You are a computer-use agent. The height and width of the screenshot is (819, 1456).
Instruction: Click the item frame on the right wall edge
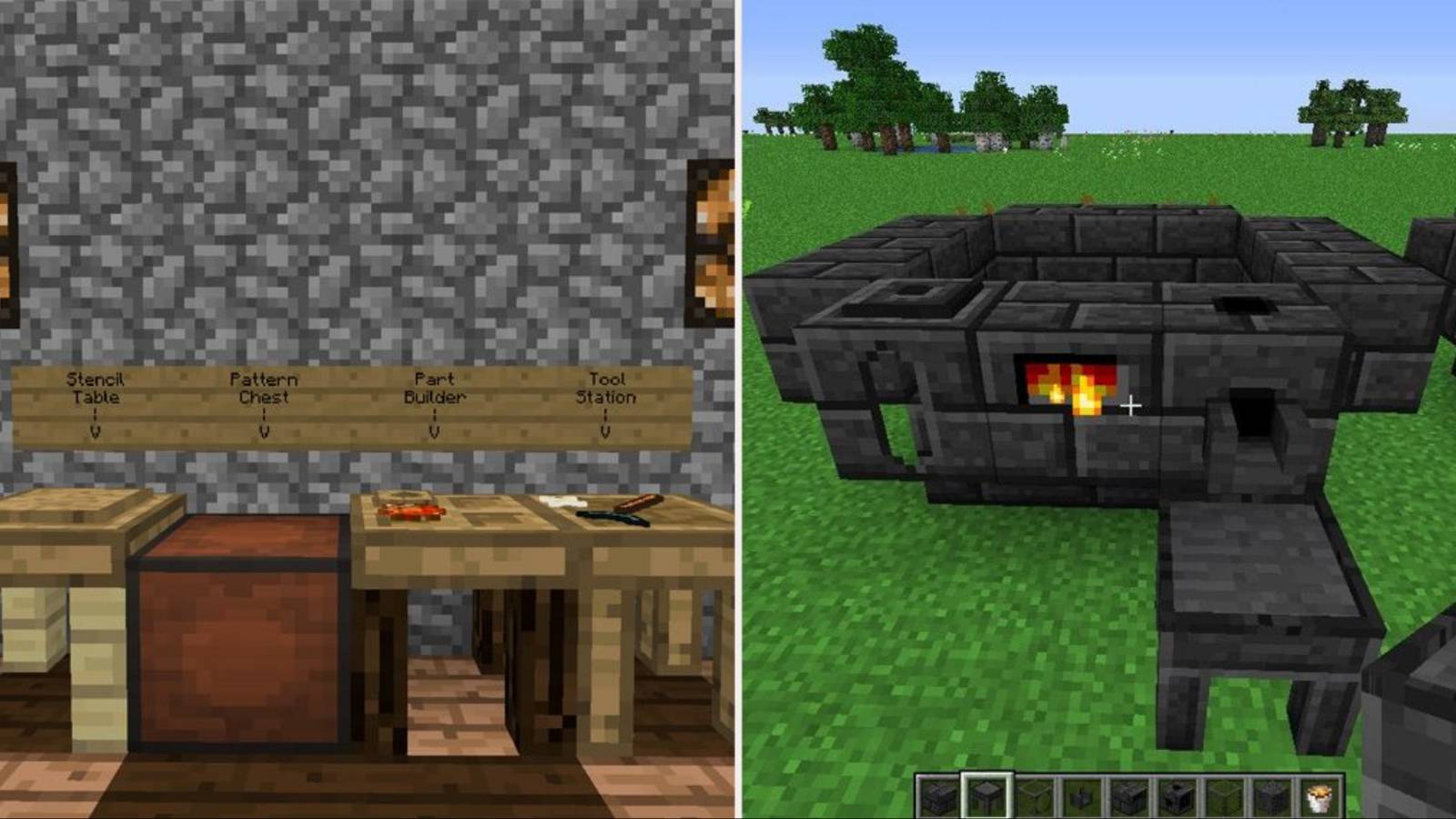coord(715,241)
